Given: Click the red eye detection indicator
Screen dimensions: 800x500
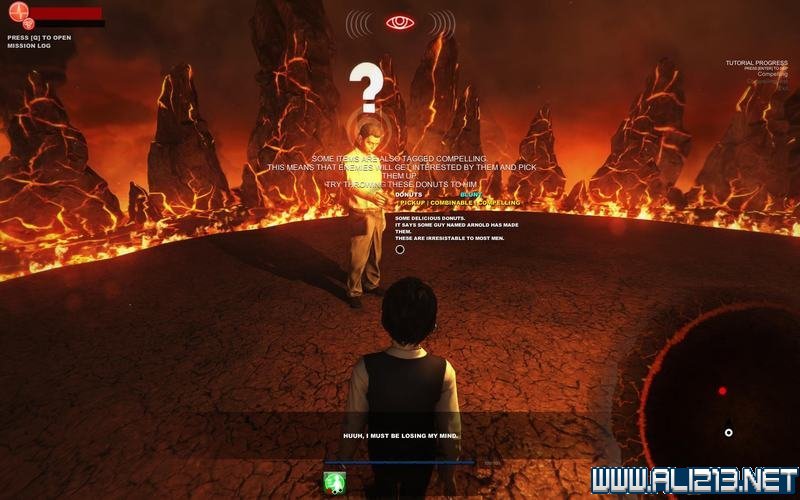Looking at the screenshot, I should click(400, 22).
